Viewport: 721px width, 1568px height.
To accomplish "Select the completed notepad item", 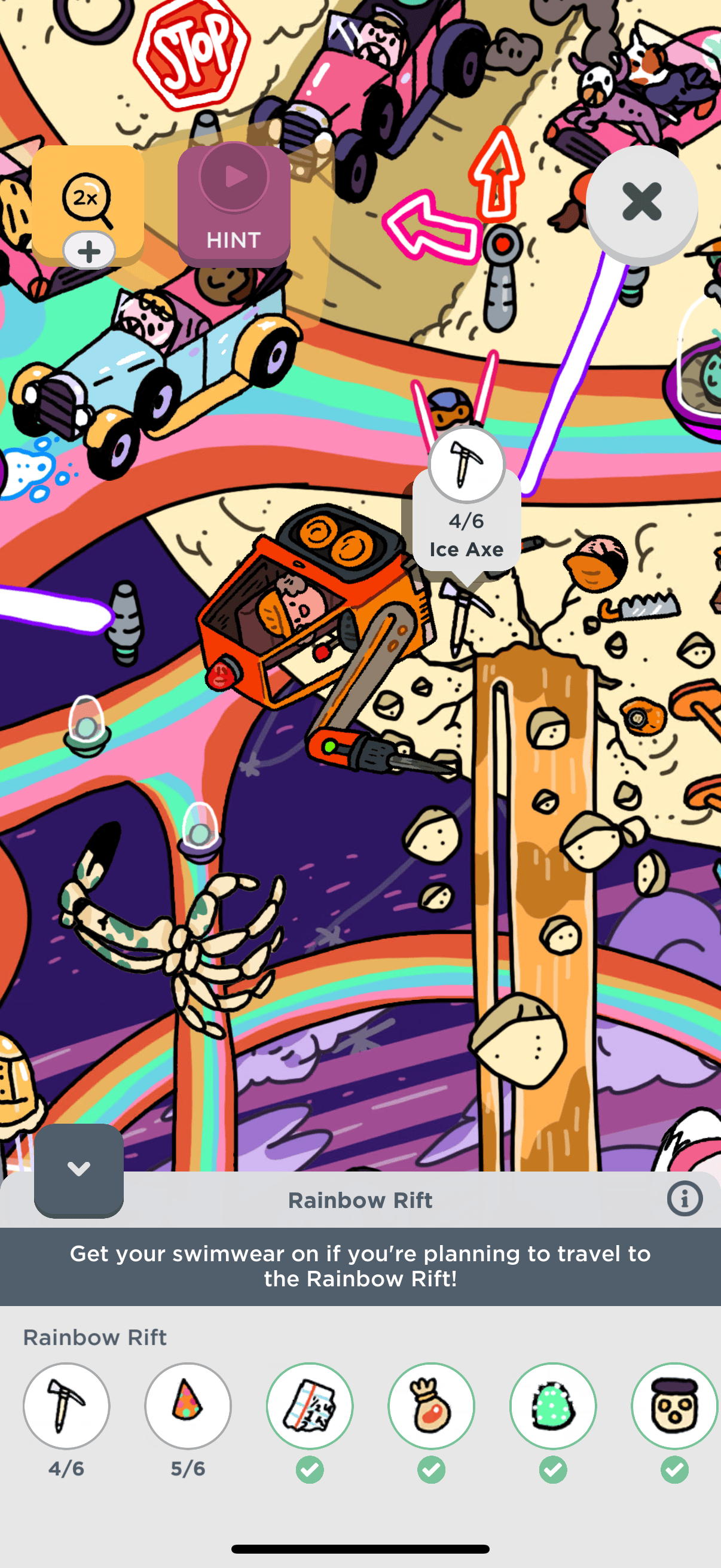I will point(309,1406).
